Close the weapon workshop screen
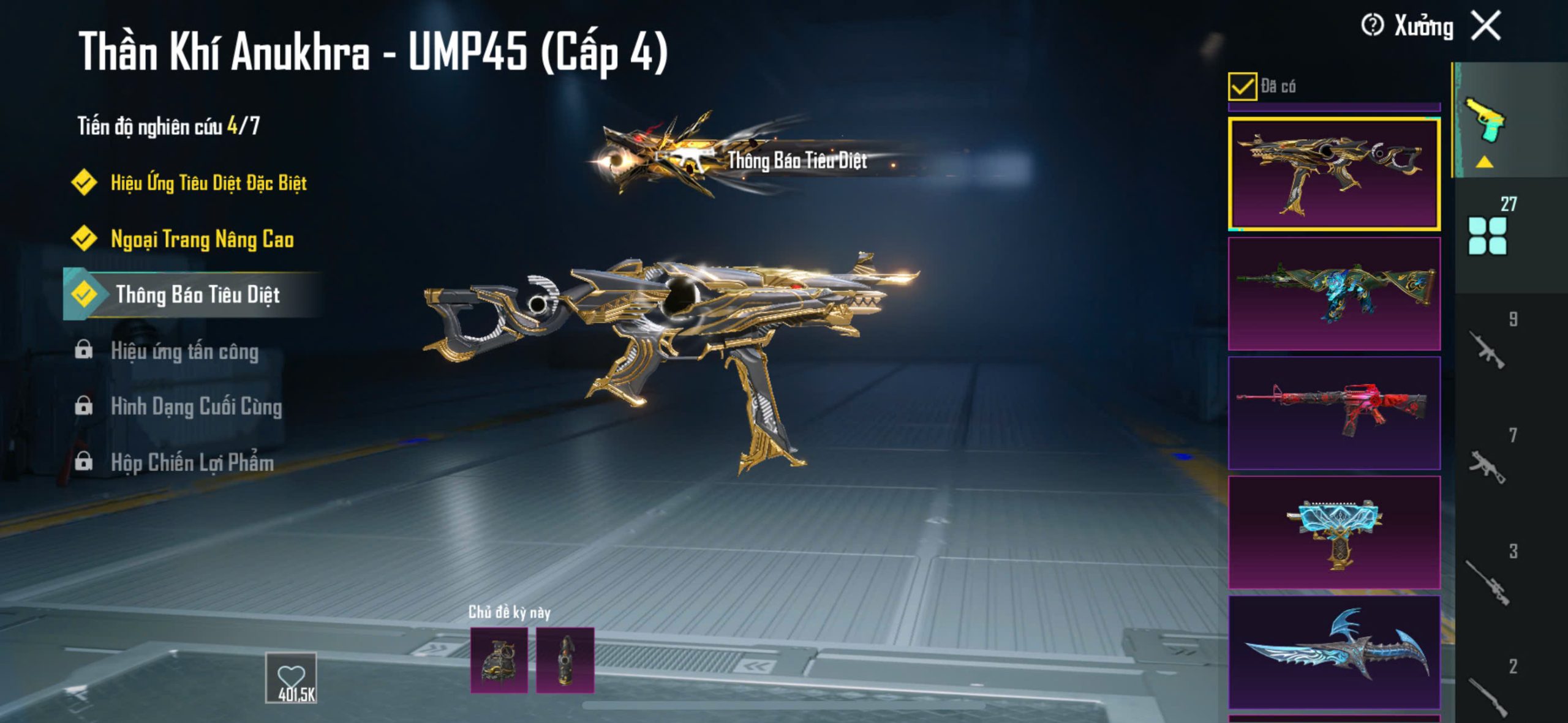The height and width of the screenshot is (723, 1568). click(x=1487, y=26)
